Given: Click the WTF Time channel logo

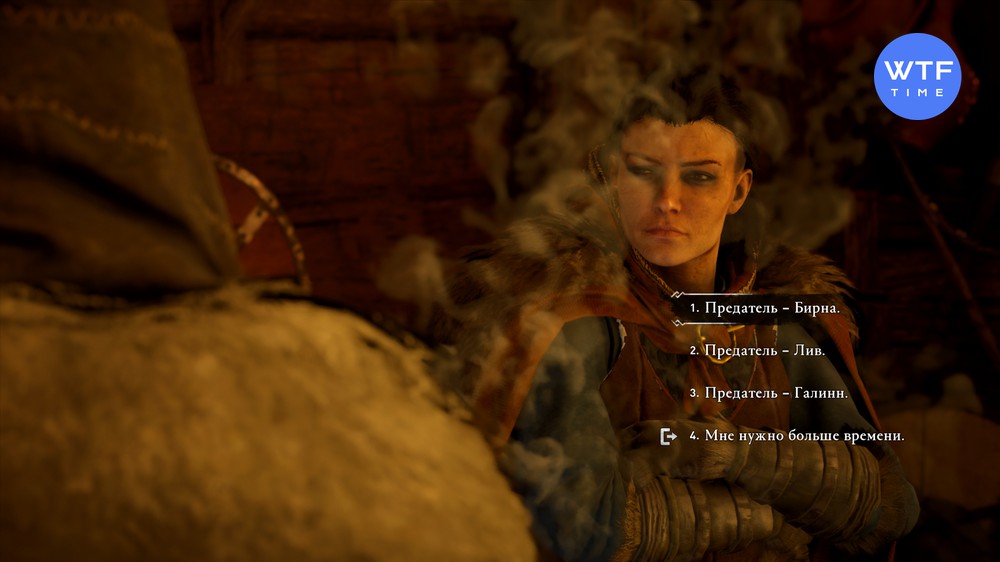Looking at the screenshot, I should (917, 76).
